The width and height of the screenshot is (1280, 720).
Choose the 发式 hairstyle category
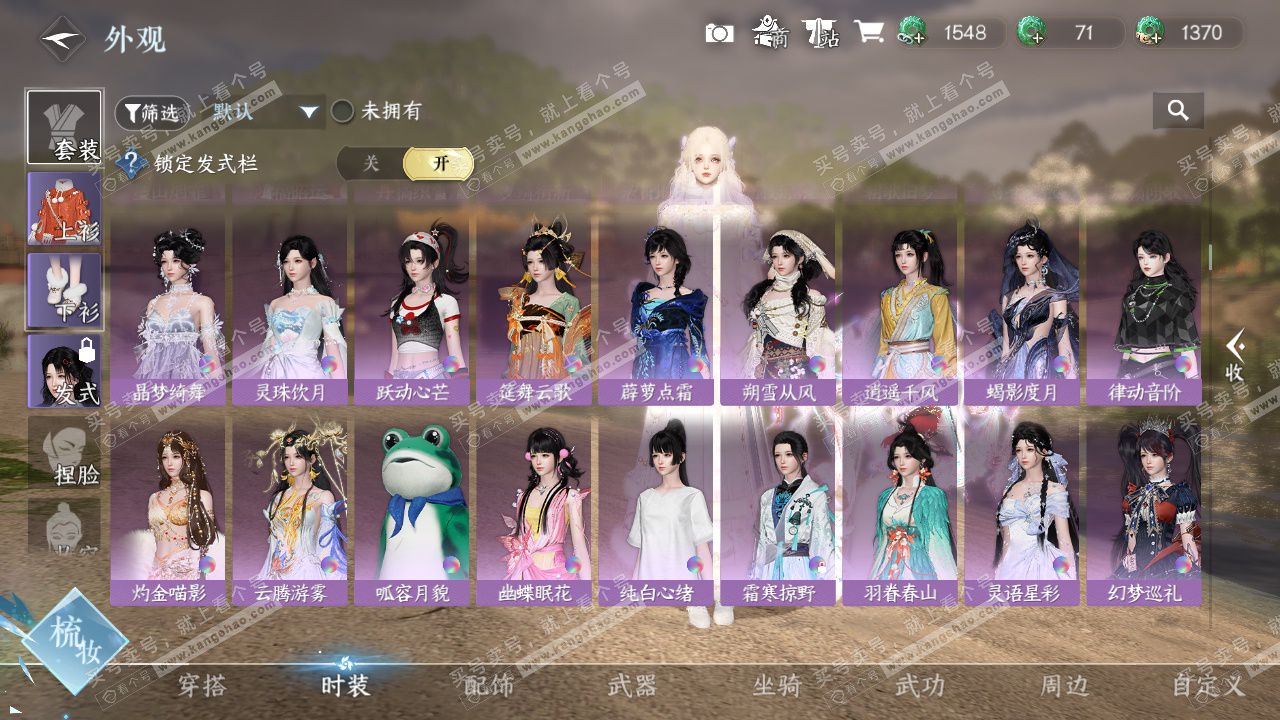coord(65,370)
